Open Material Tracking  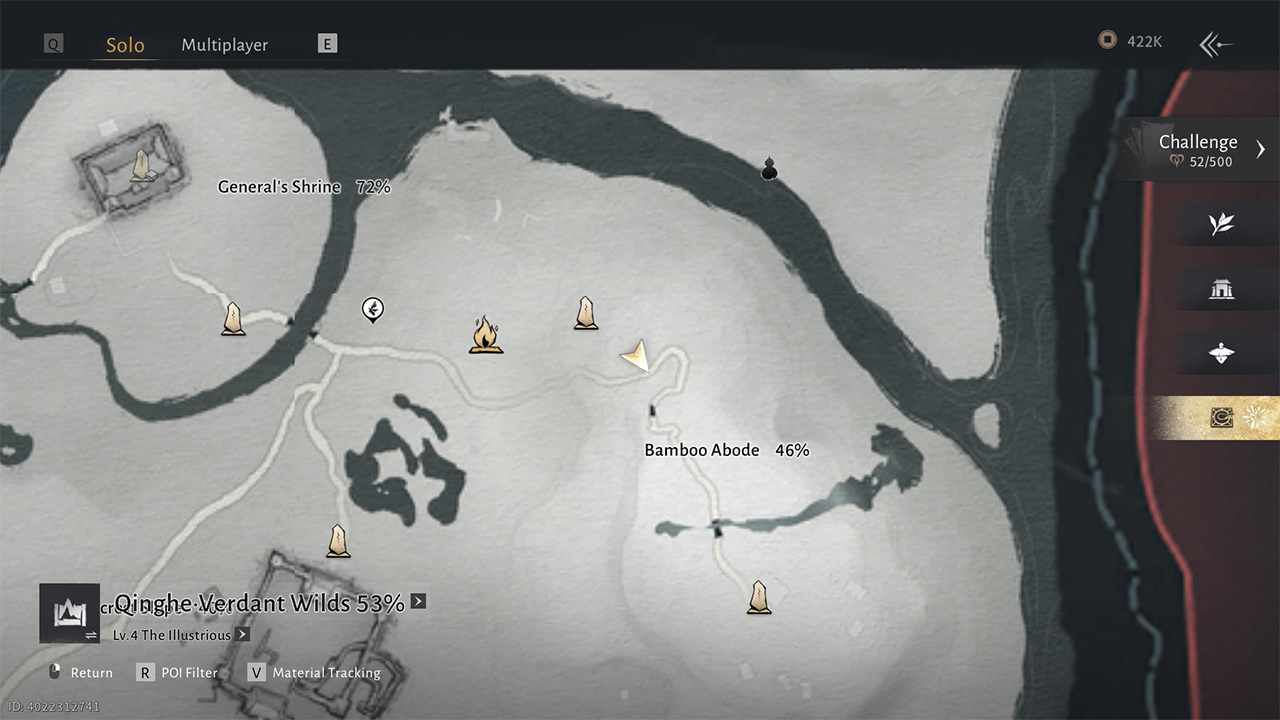pos(316,673)
